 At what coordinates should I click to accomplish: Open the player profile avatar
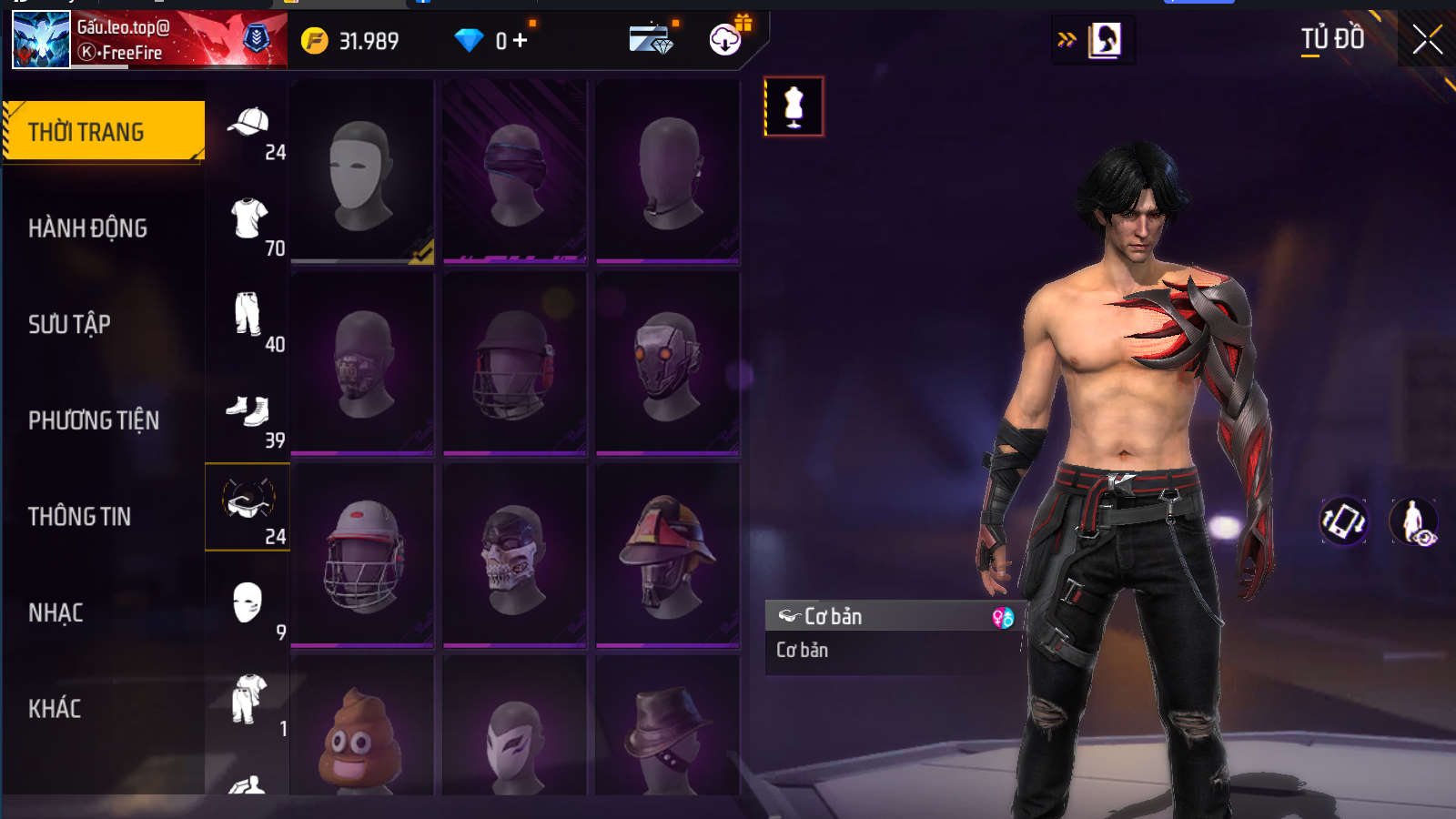pyautogui.click(x=41, y=40)
